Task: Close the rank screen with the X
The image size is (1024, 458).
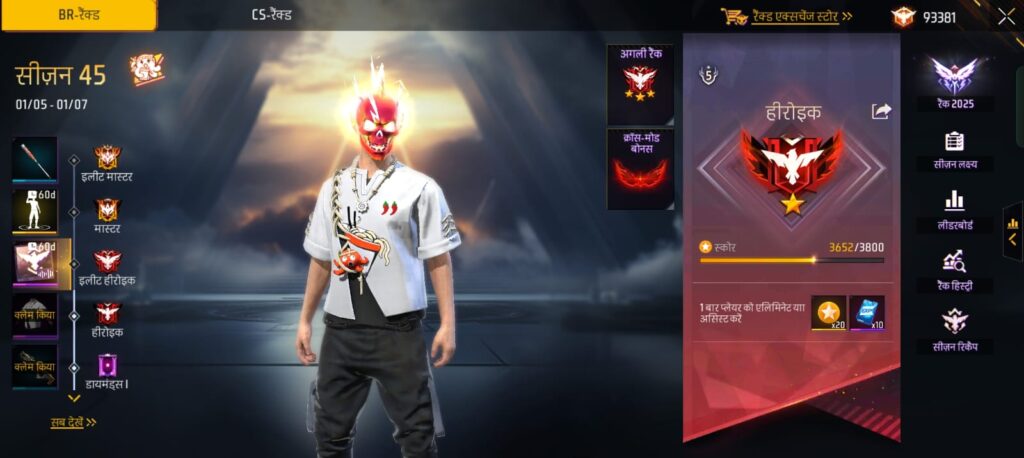Action: pyautogui.click(x=1005, y=16)
